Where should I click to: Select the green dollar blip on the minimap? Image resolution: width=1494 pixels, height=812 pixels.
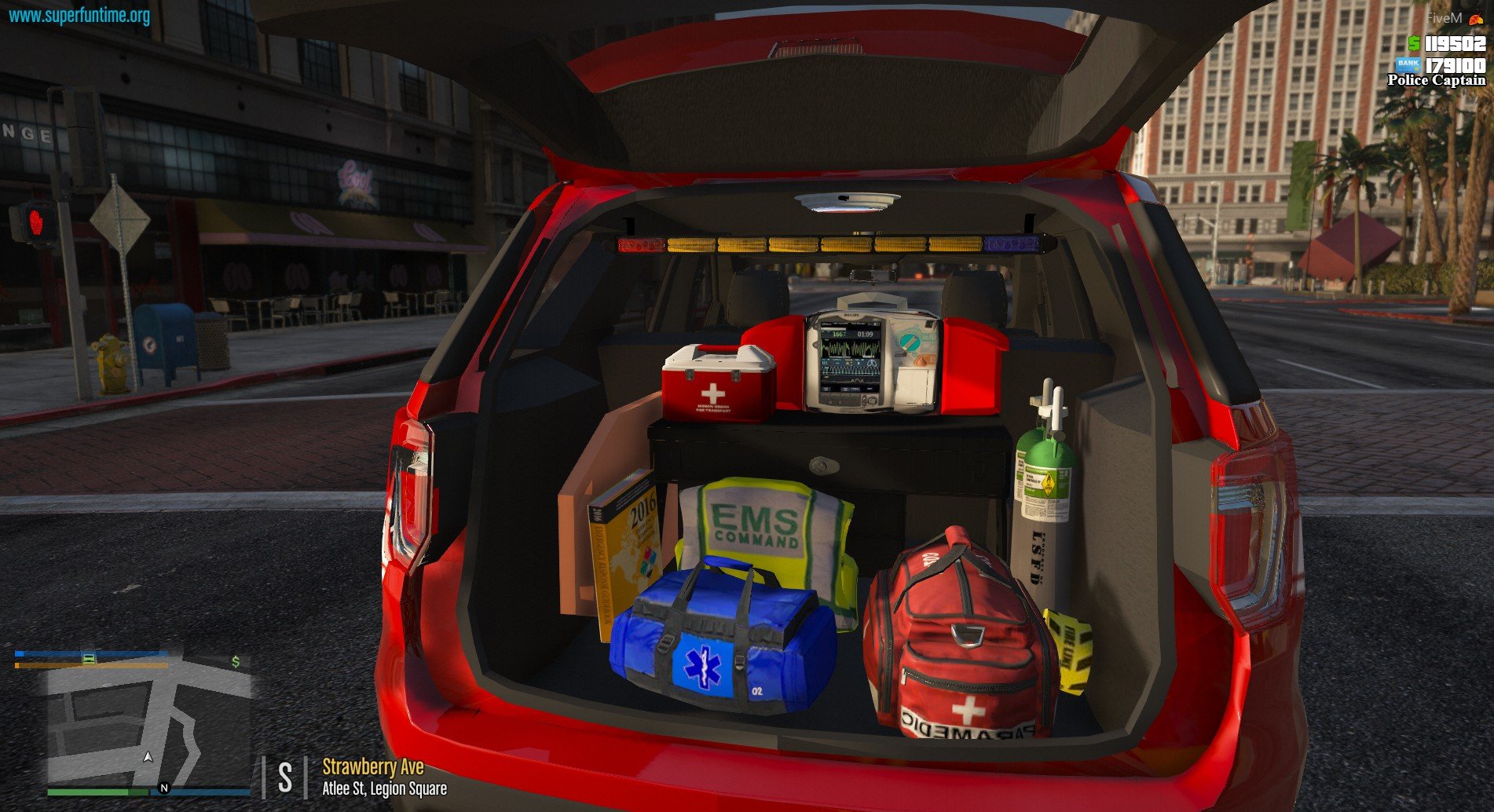pos(236,662)
